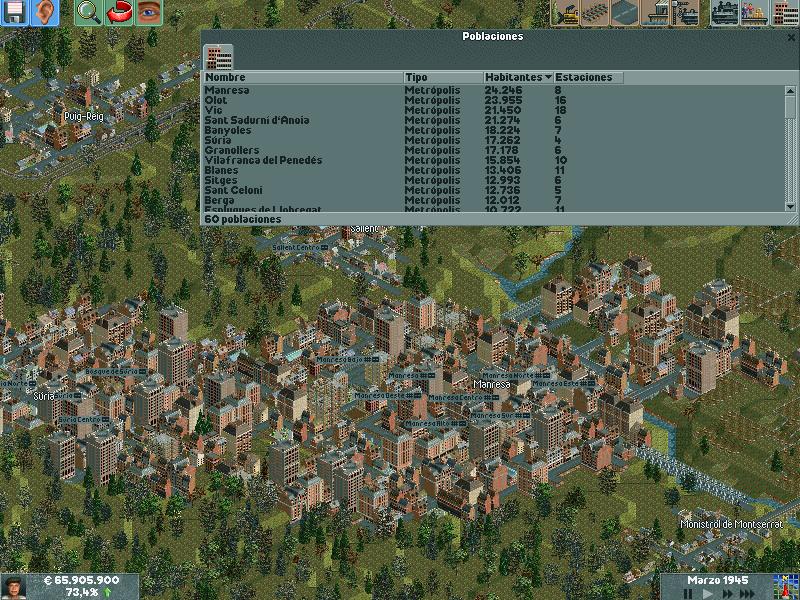Open the road construction tool
Viewport: 800px width, 600px height.
pyautogui.click(x=627, y=13)
